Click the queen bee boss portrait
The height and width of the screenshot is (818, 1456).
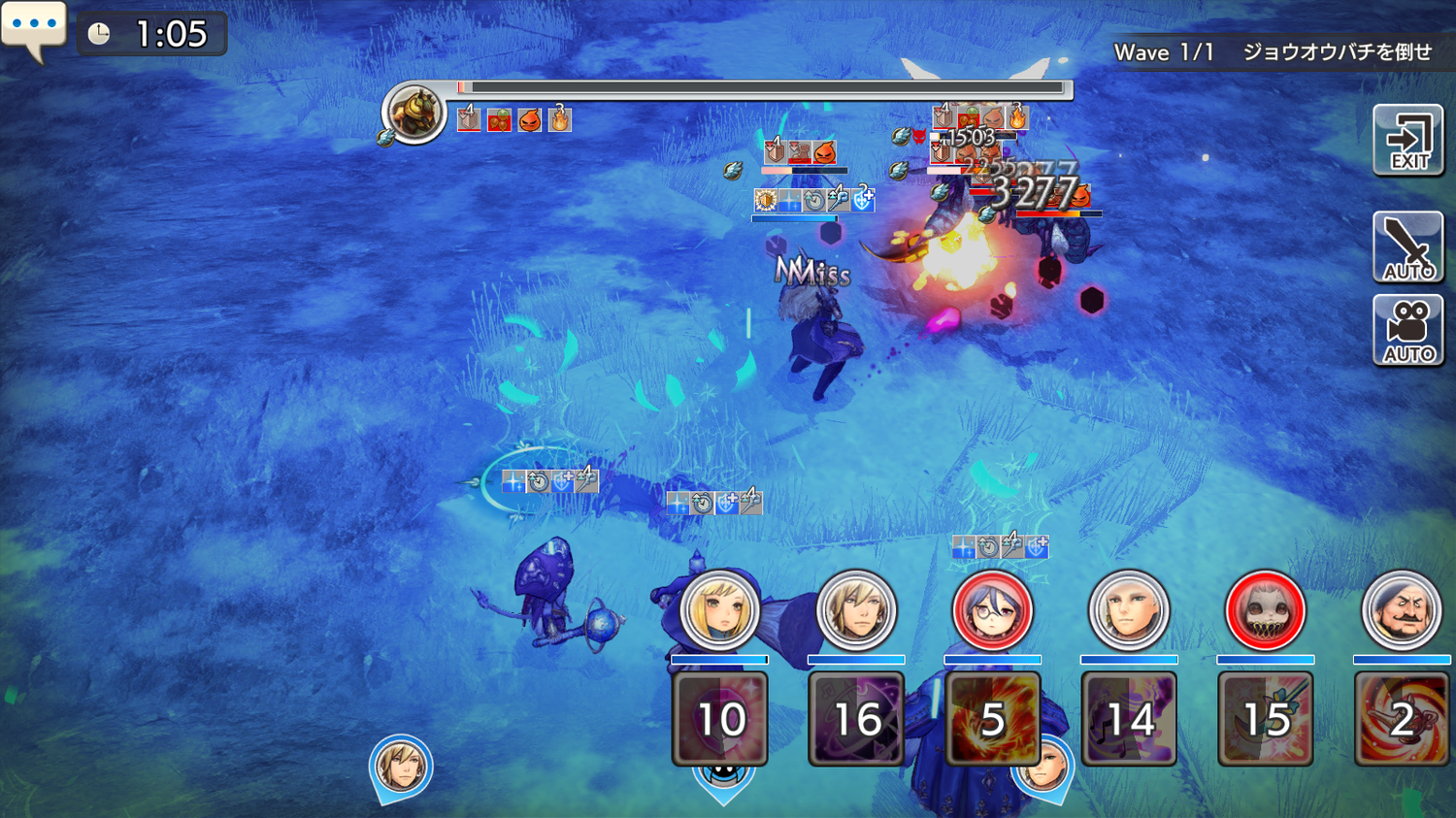tap(414, 112)
